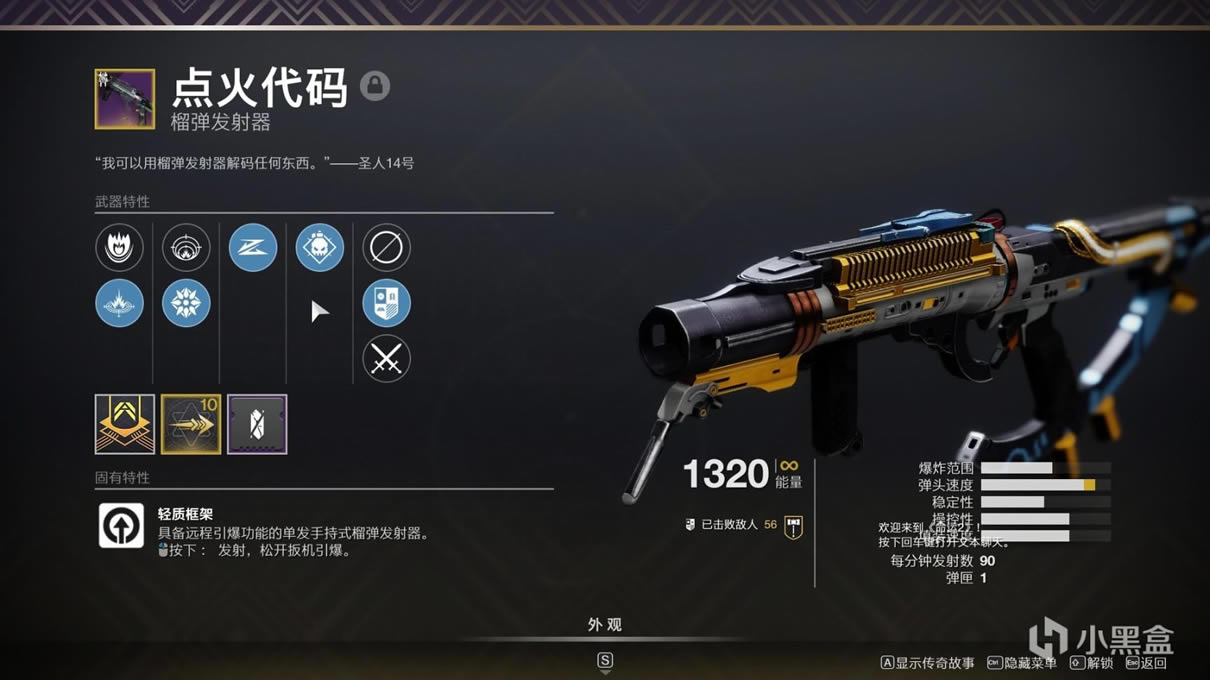Screen dimensions: 1210x680
Task: Open the yellow chevron ornament socket
Action: click(125, 424)
